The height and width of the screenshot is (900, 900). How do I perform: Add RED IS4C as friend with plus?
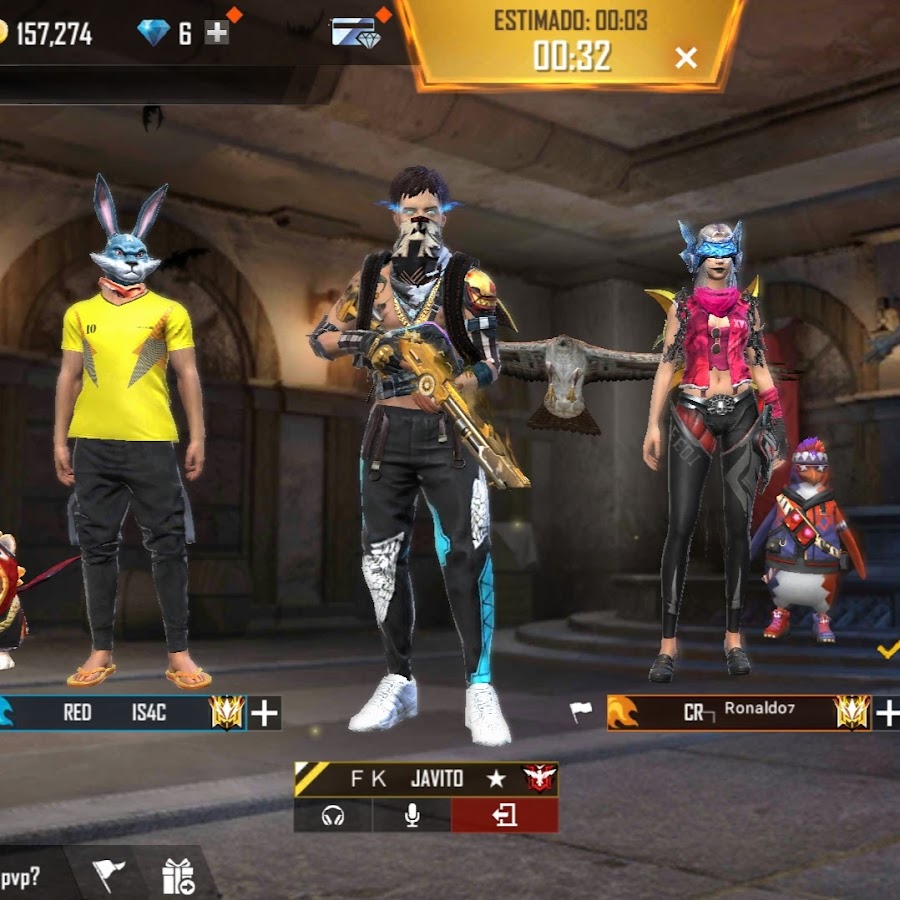[x=265, y=713]
